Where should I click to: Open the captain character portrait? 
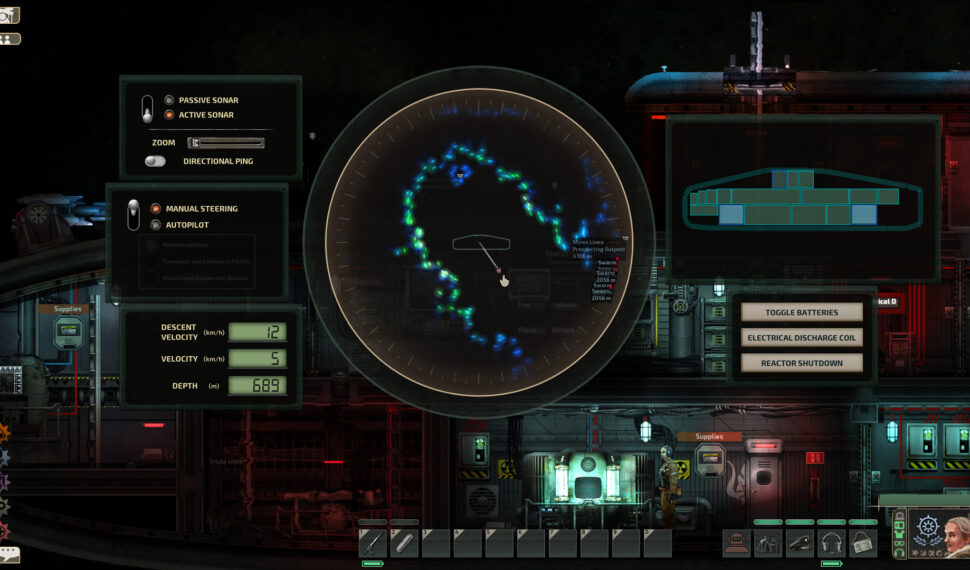click(939, 535)
